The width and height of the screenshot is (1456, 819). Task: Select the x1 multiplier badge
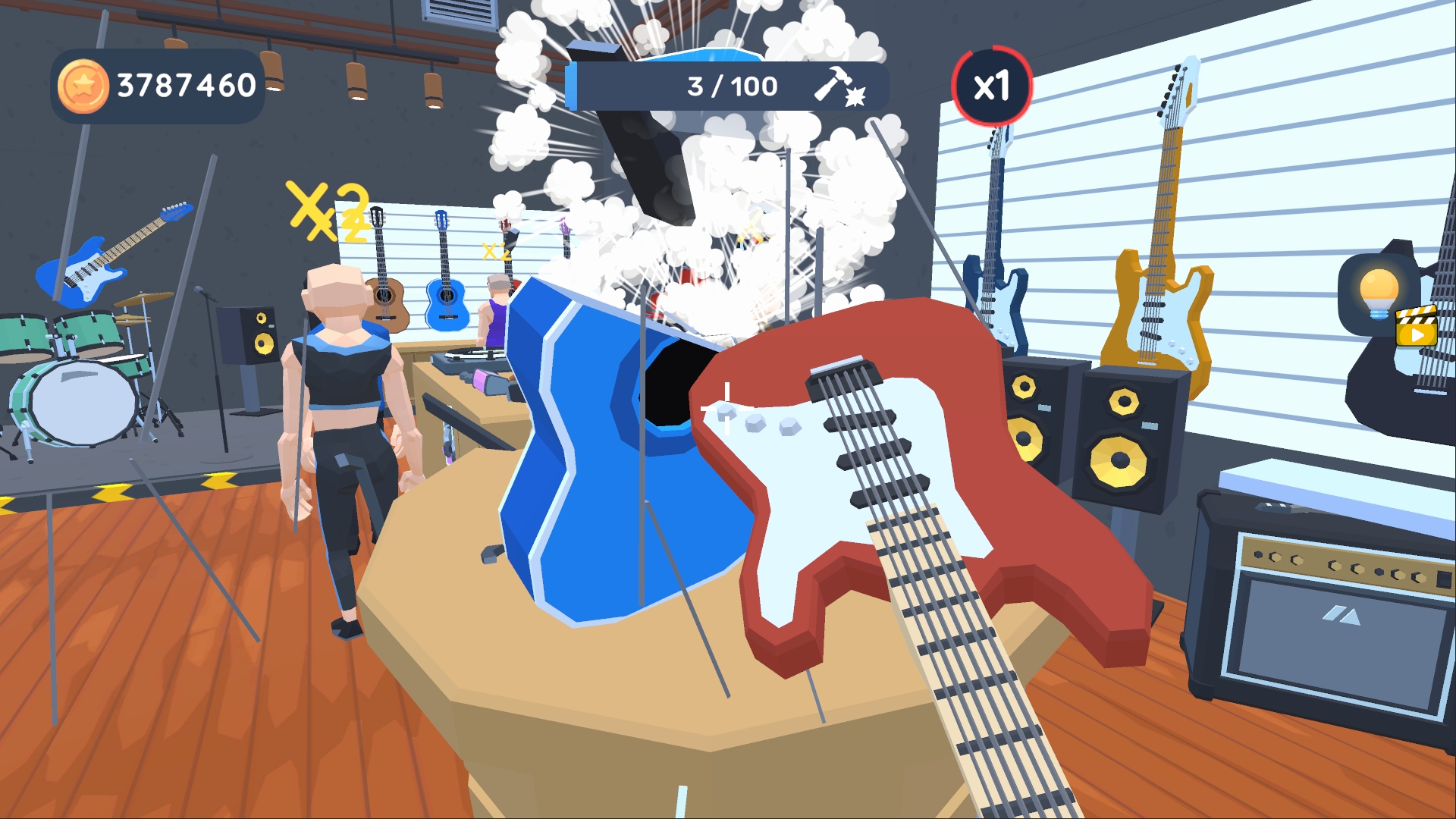(x=992, y=87)
